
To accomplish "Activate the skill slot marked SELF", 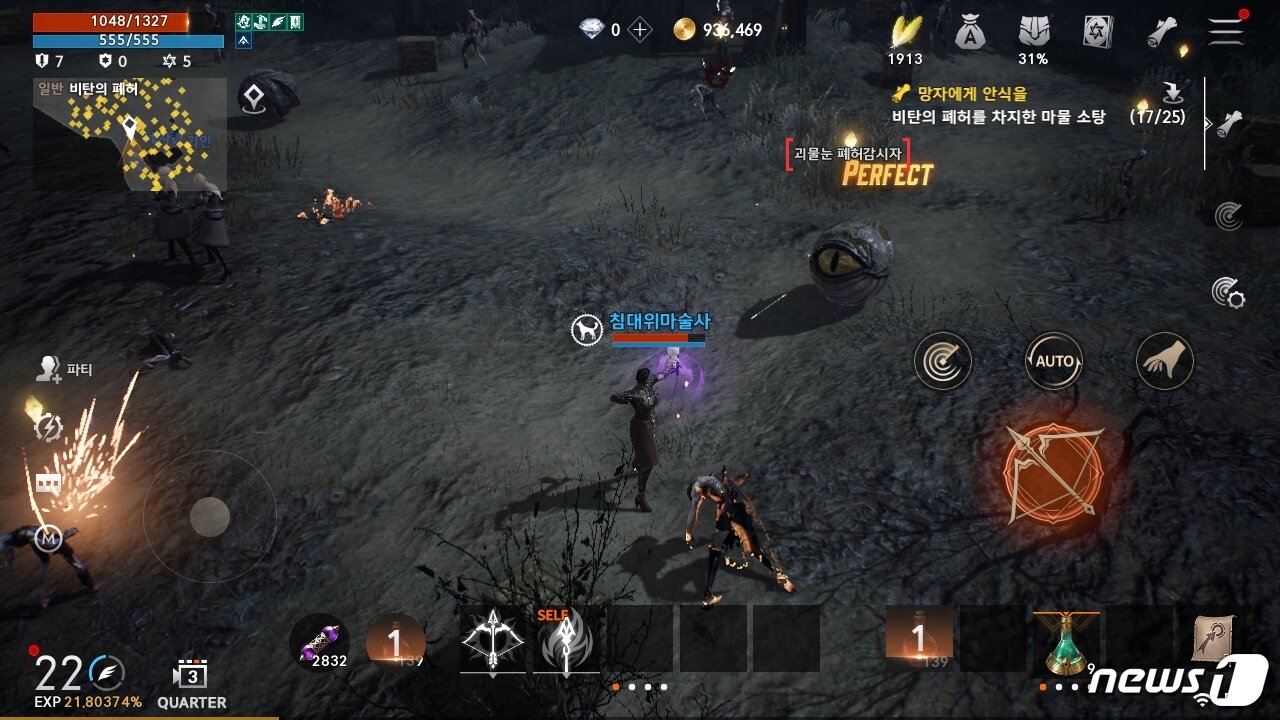I will (566, 640).
